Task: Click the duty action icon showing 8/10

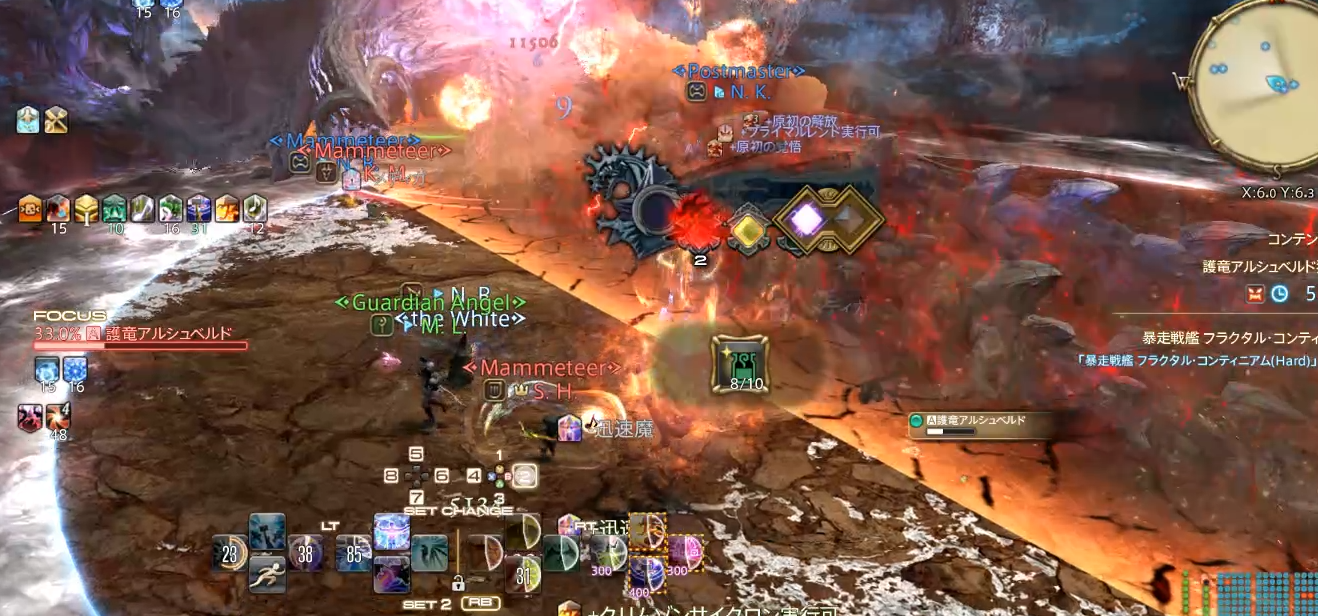Action: [740, 364]
